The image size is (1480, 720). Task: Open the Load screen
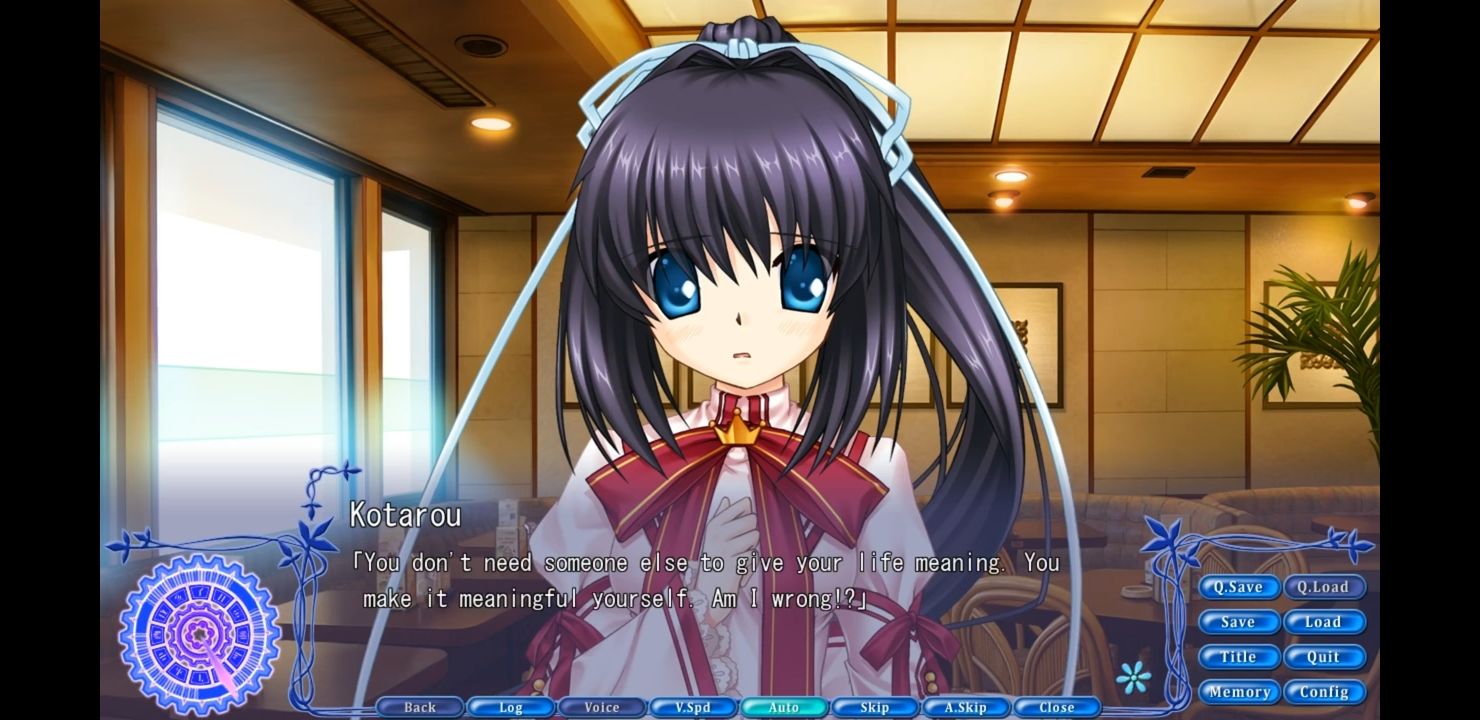[1326, 622]
